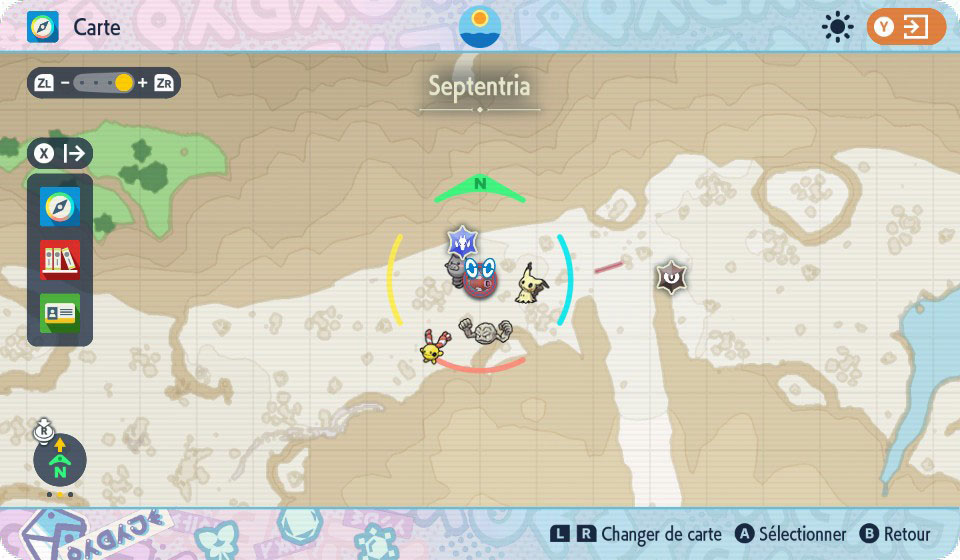Open the trainer profile card app
Screen dimensions: 960x560
tap(60, 312)
